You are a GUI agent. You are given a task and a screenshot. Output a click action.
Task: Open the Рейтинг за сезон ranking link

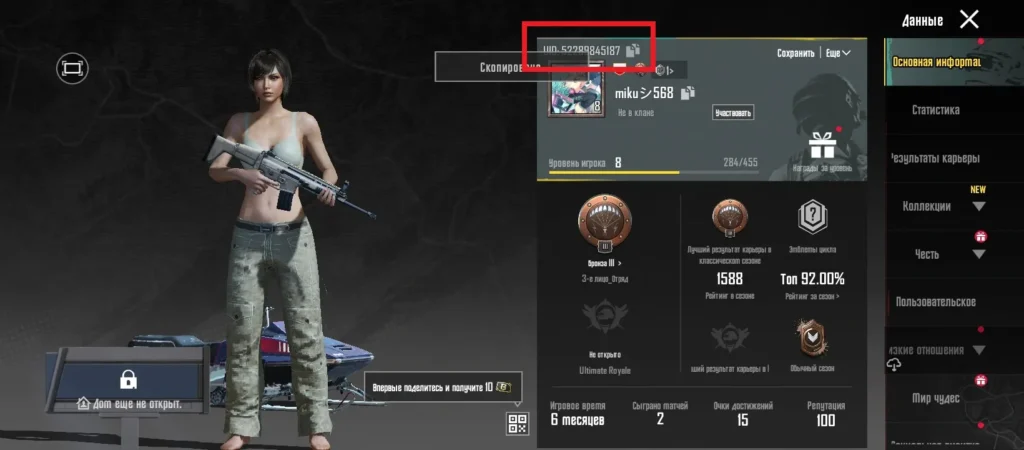tap(811, 296)
